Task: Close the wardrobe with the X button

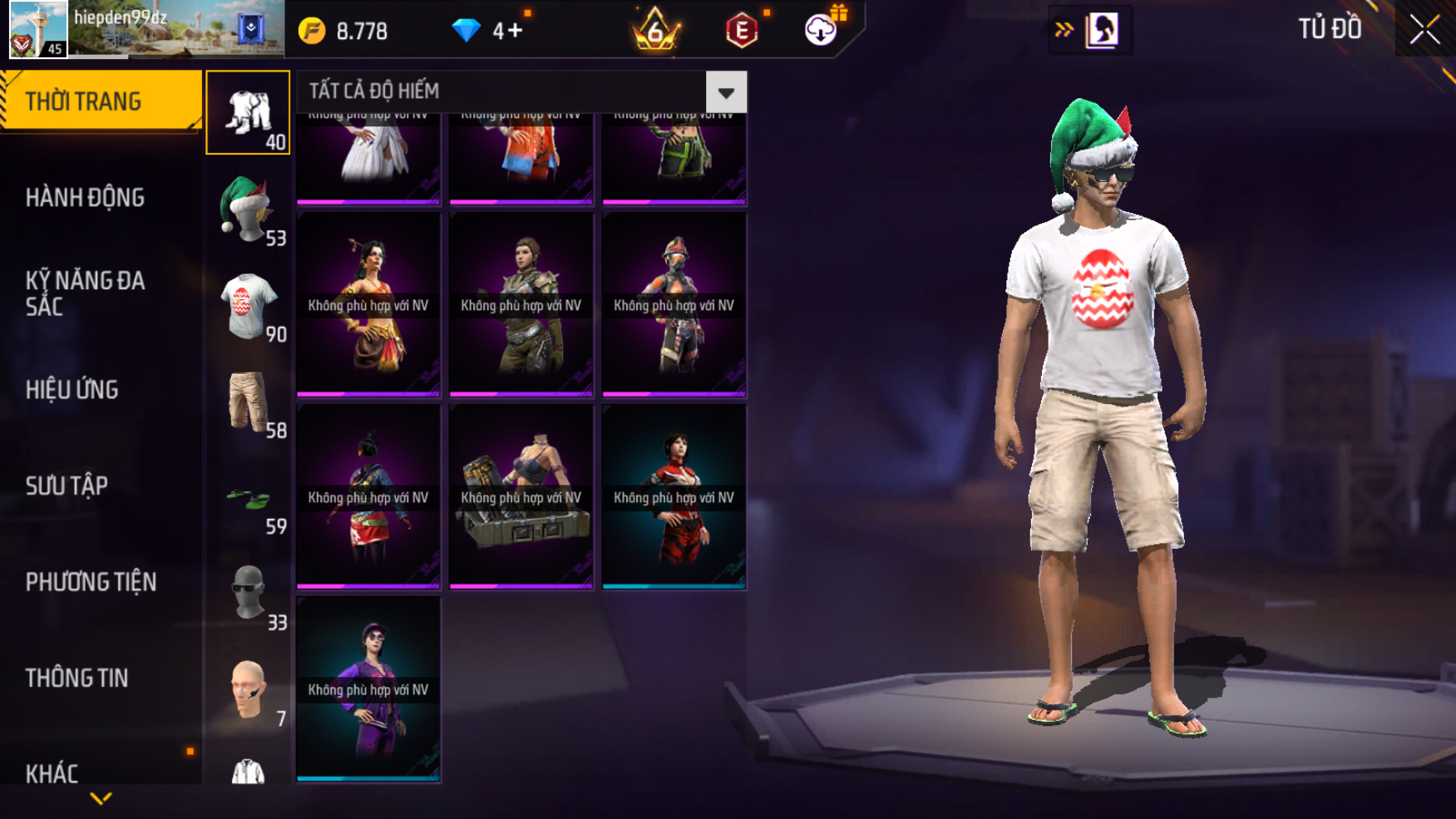Action: 1424,30
